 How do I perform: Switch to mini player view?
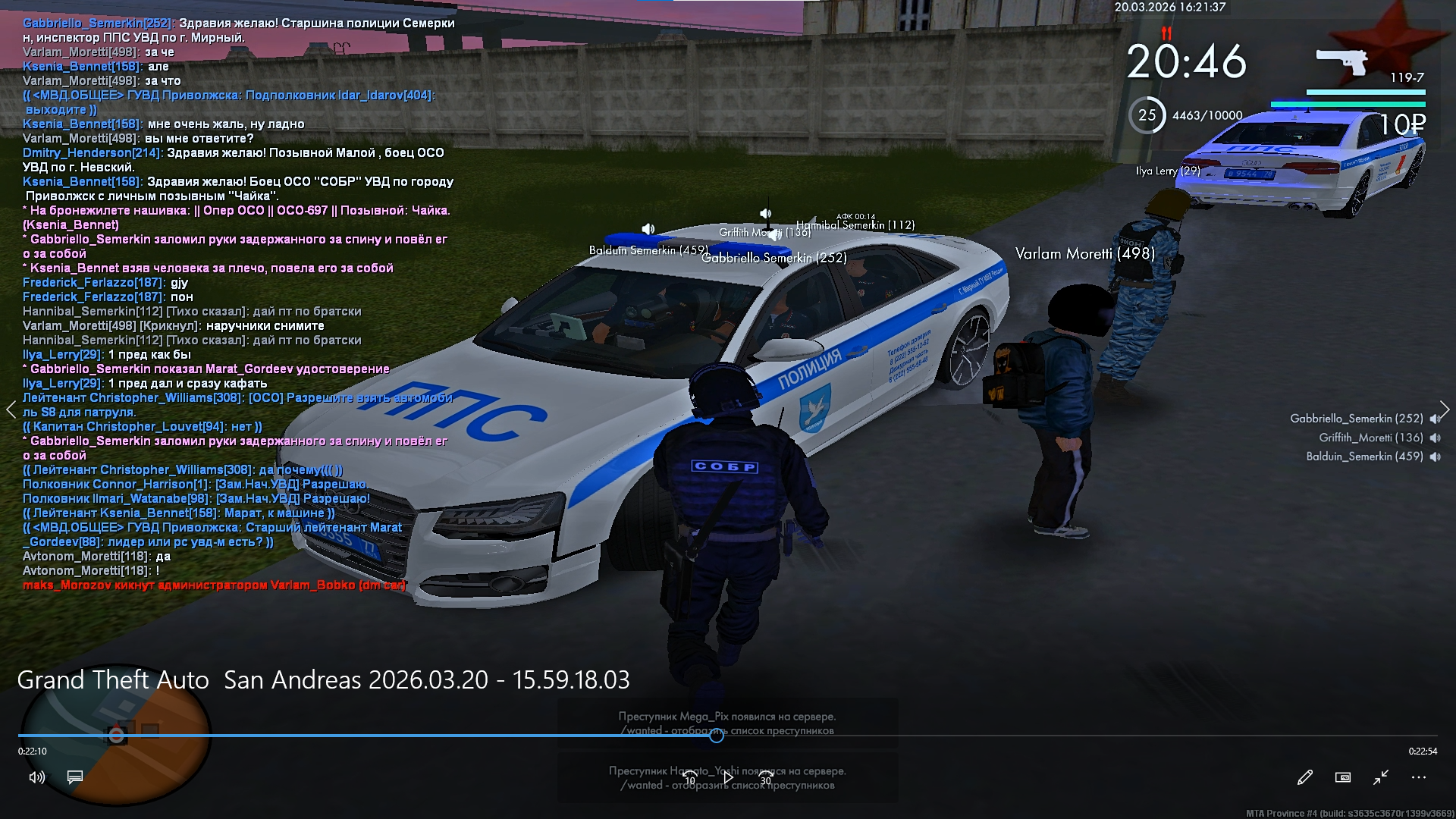pyautogui.click(x=1342, y=777)
